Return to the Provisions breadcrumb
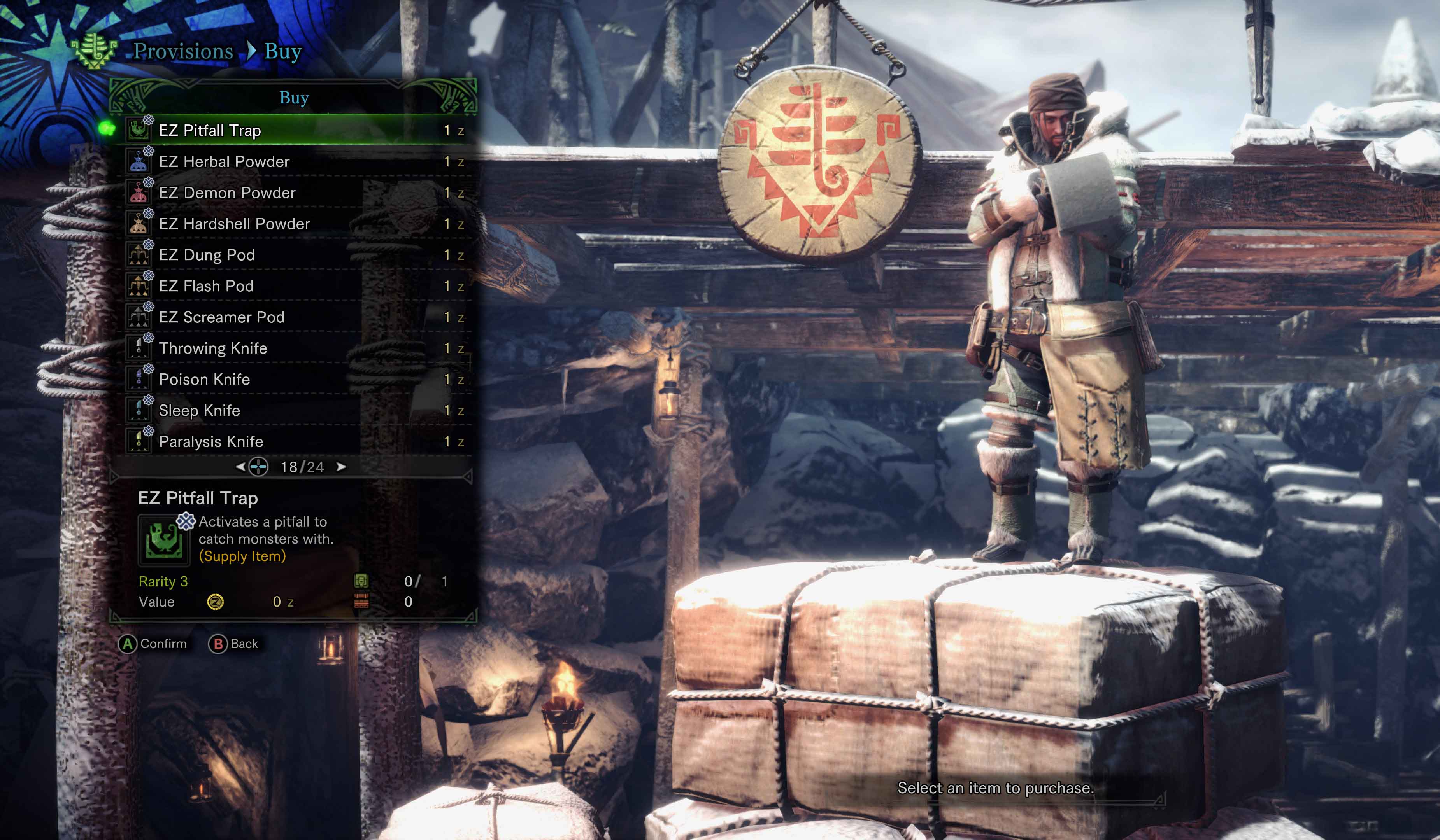 (183, 51)
